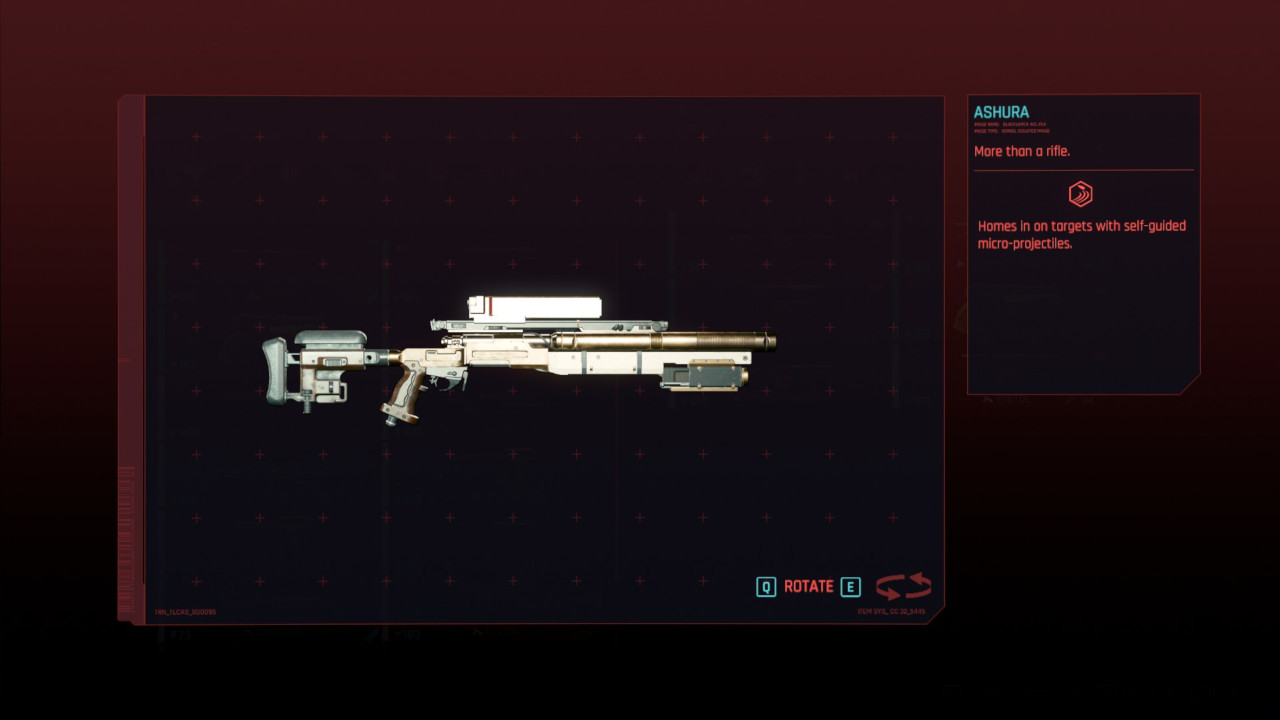Viewport: 1280px width, 720px height.
Task: Toggle rotation mode via the ROTATE label
Action: (809, 586)
